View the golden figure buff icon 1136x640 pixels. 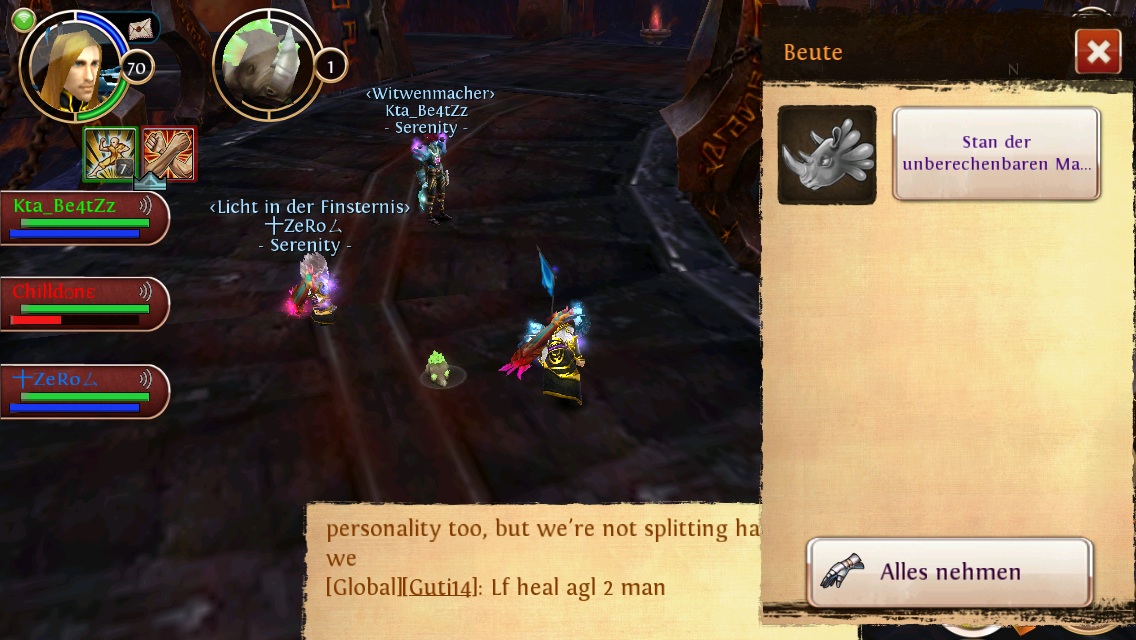pyautogui.click(x=109, y=154)
